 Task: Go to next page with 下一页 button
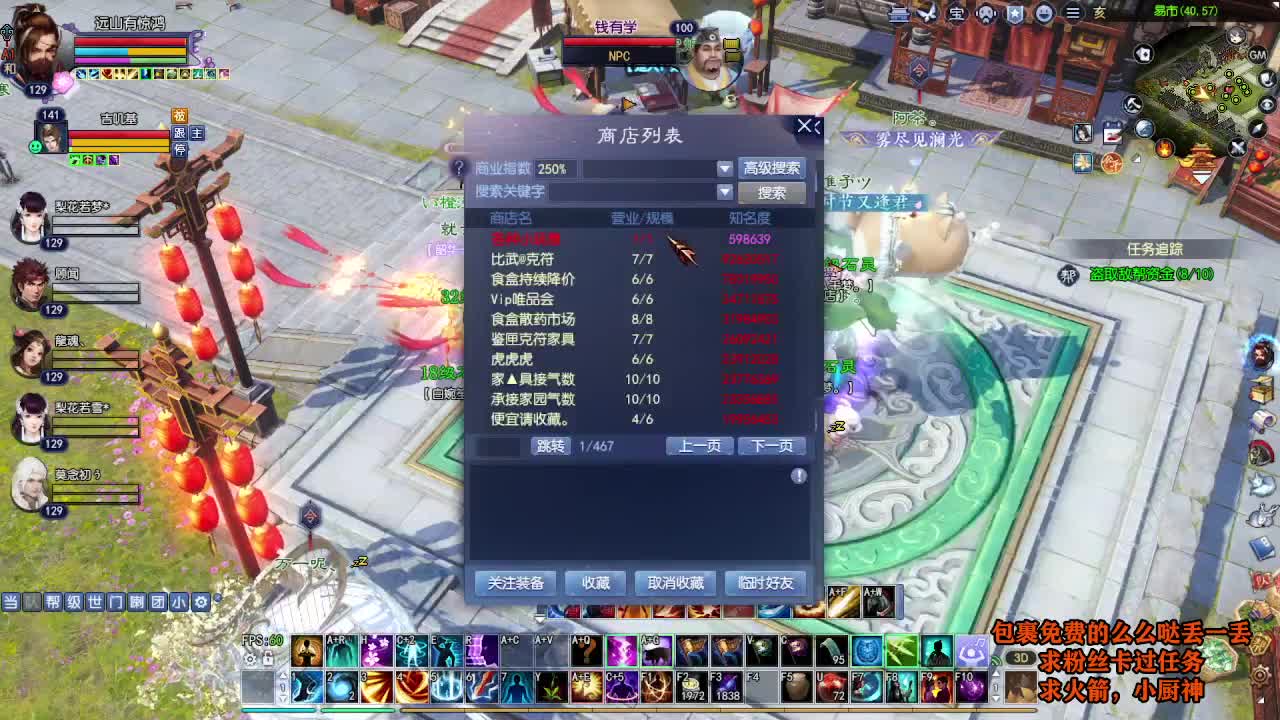(772, 446)
